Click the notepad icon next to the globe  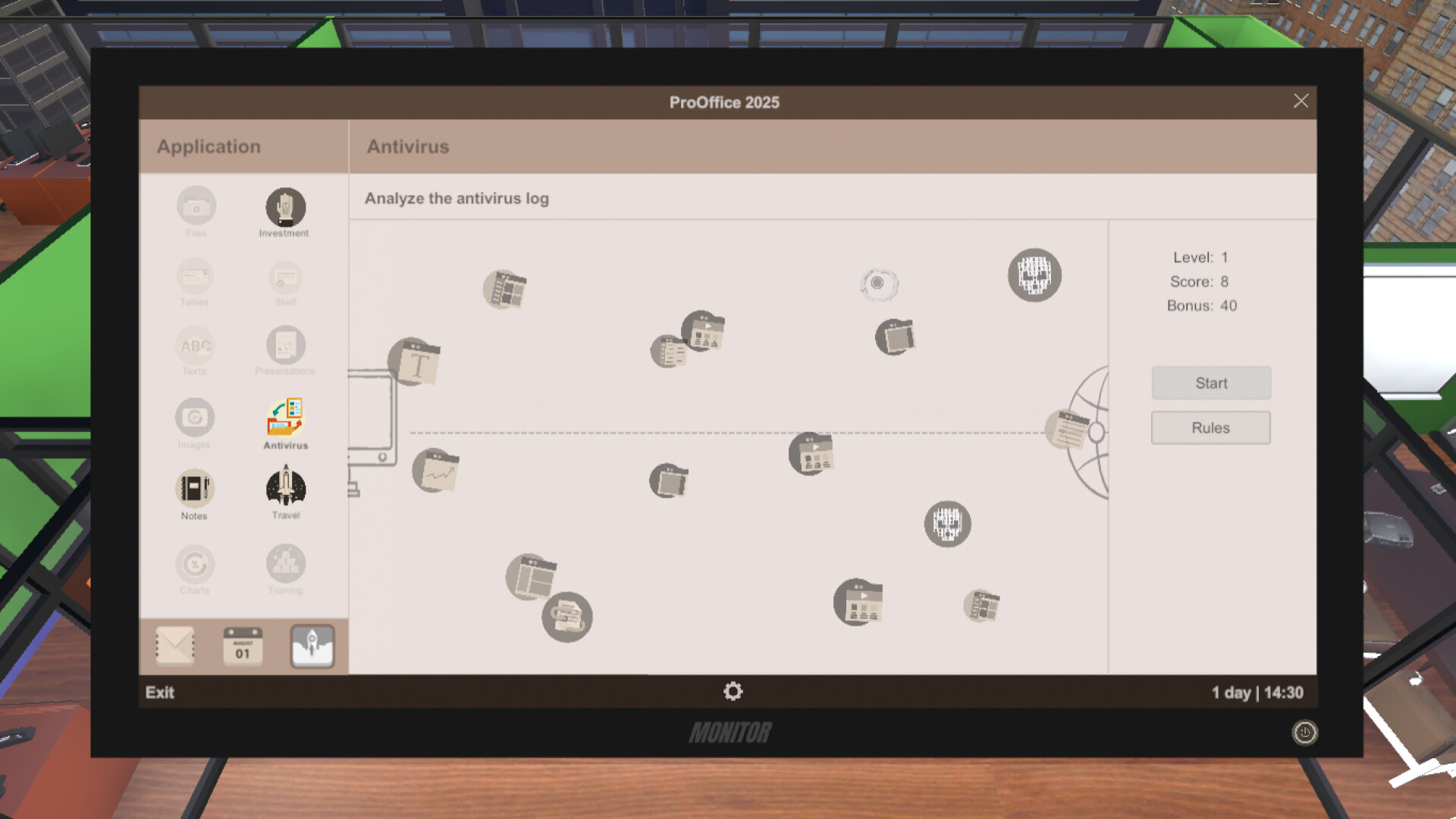point(1068,428)
